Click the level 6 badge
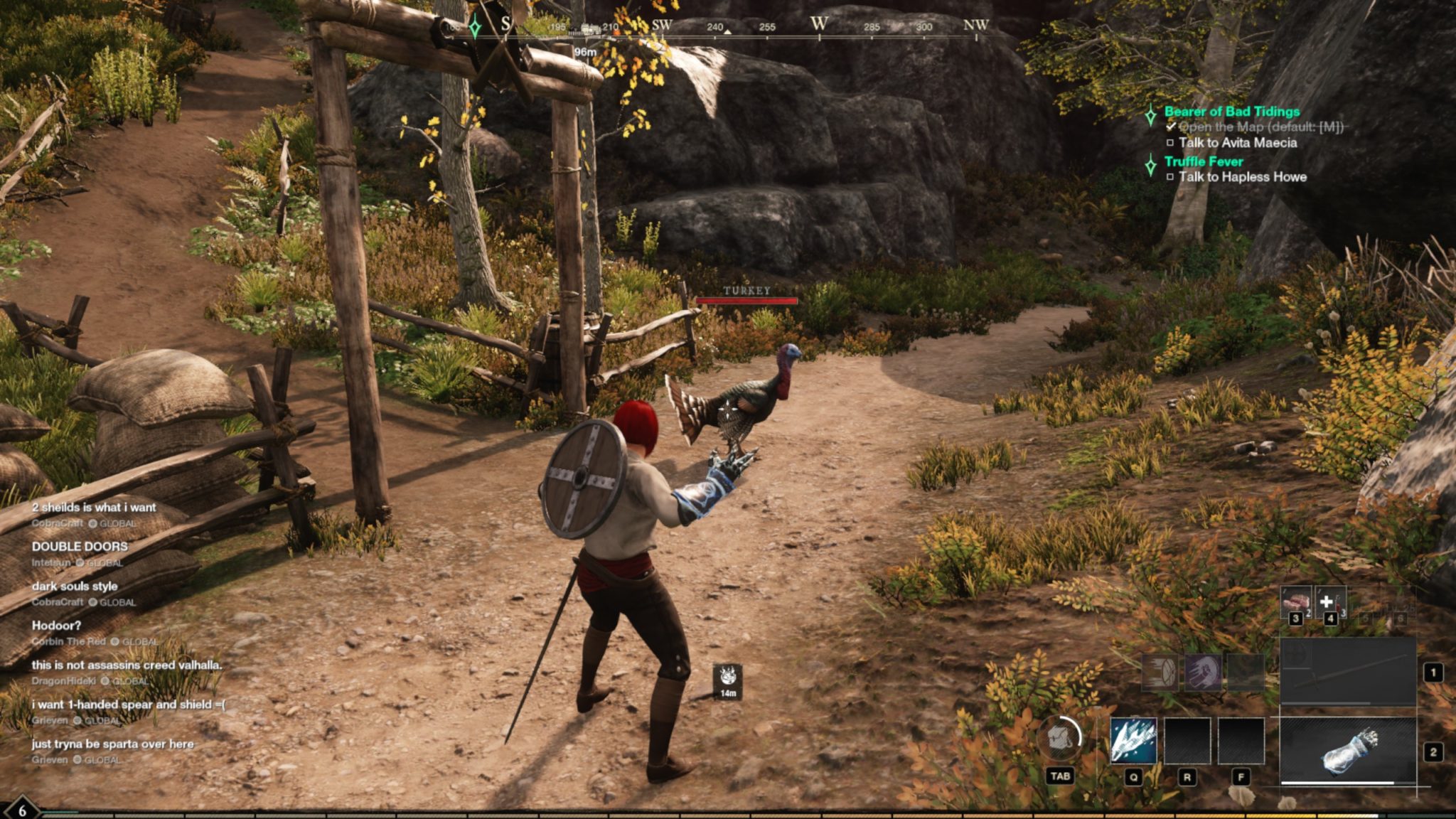Image resolution: width=1456 pixels, height=819 pixels. click(22, 810)
